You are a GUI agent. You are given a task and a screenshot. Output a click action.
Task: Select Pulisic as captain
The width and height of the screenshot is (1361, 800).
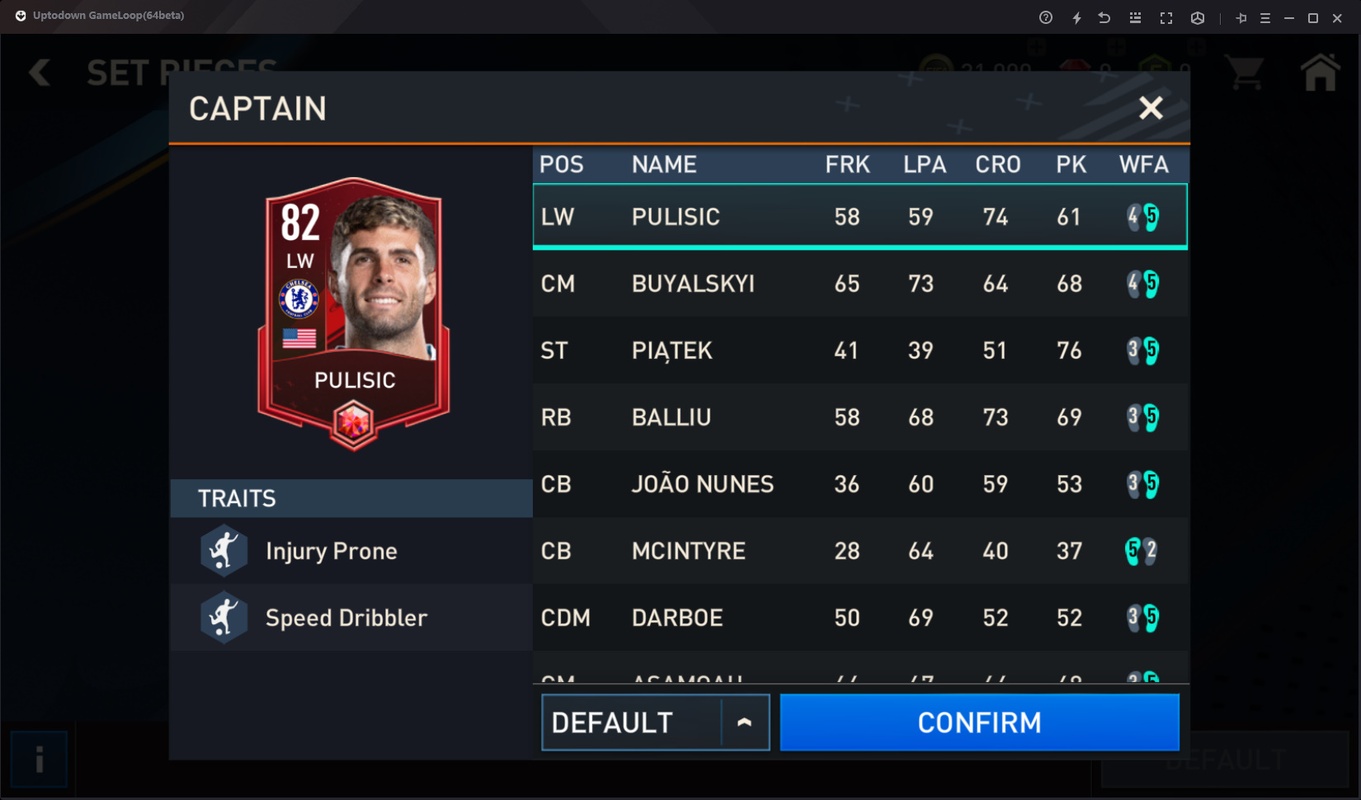[x=859, y=217]
